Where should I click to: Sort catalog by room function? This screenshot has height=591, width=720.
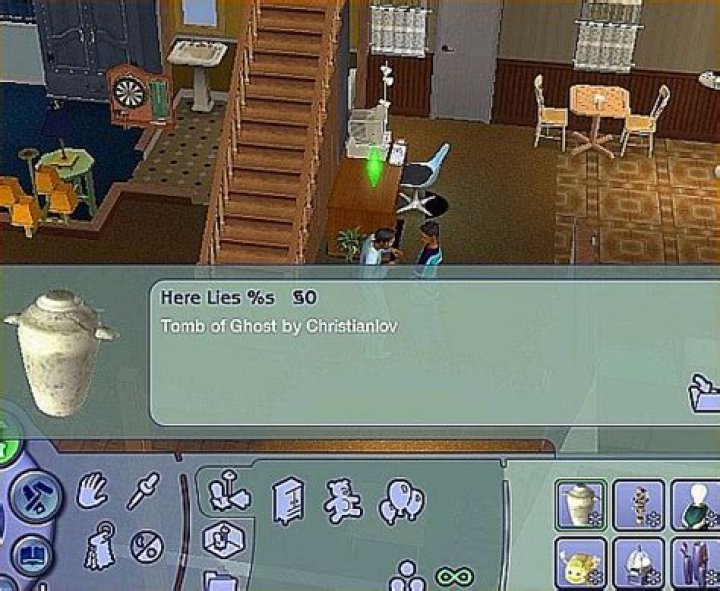pos(224,540)
